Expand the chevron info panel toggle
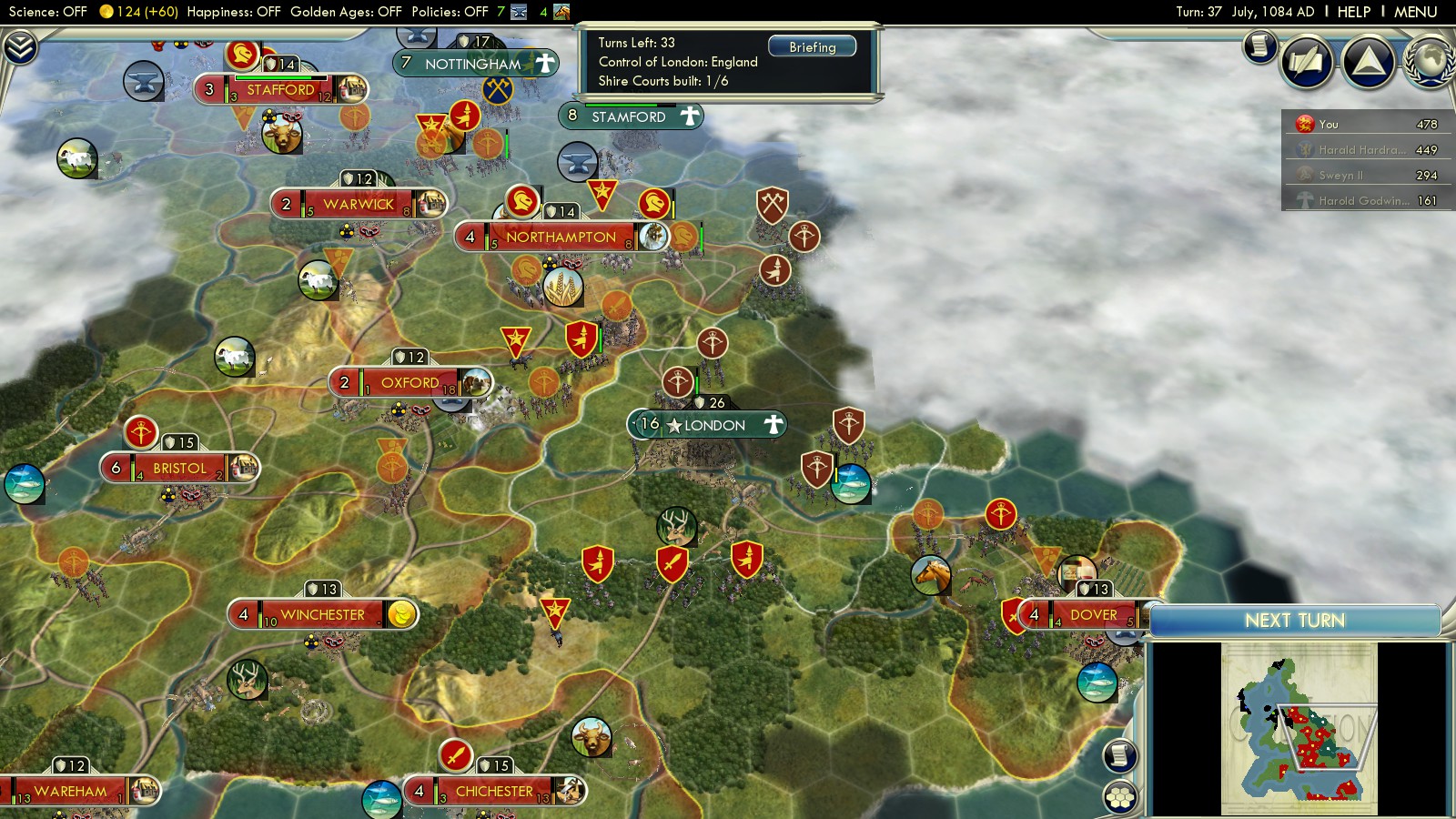Image resolution: width=1456 pixels, height=819 pixels. pos(20,47)
